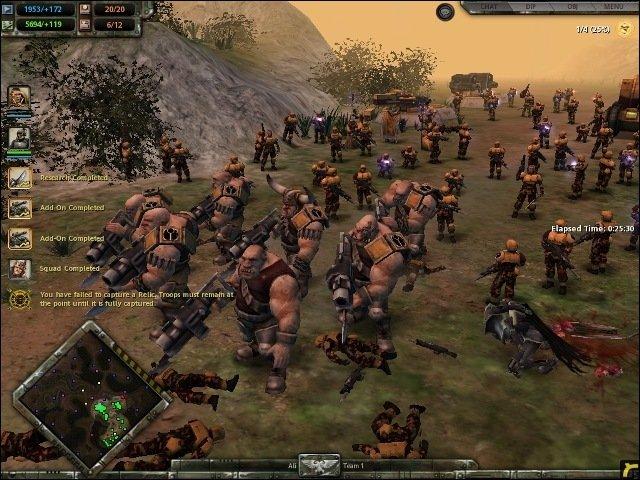
Task: Click the Research Completed notification icon
Action: (x=19, y=178)
